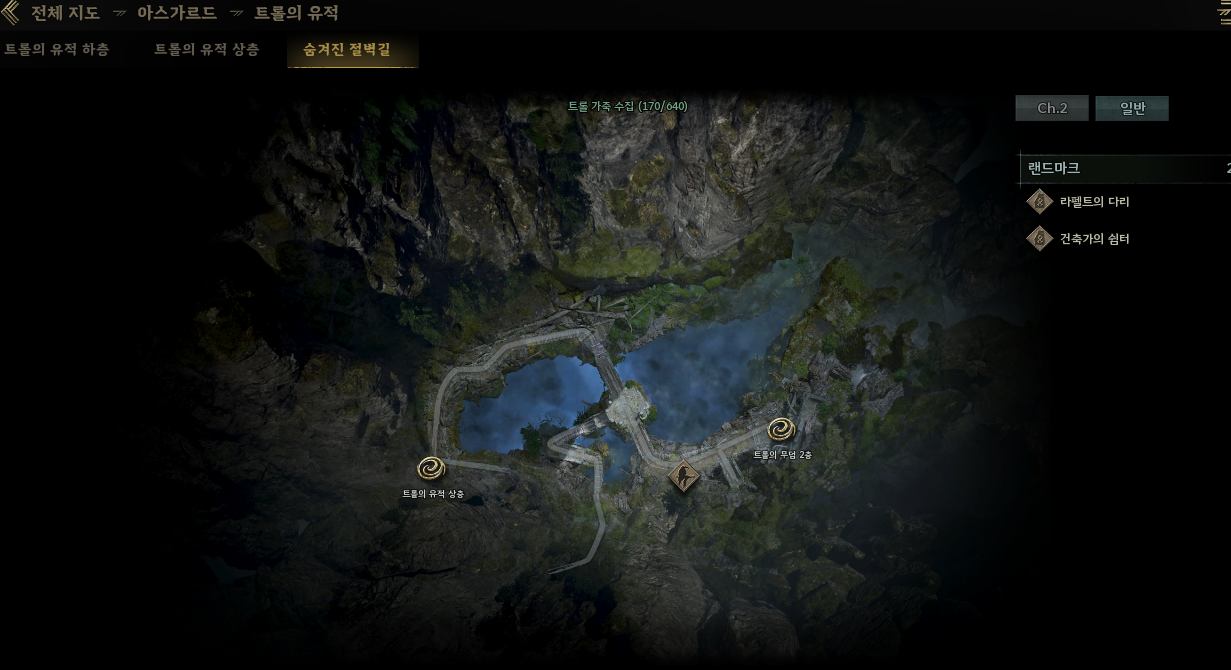Viewport: 1231px width, 670px height.
Task: Select the 트롤의 무덤 2층 portal marker
Action: [781, 430]
